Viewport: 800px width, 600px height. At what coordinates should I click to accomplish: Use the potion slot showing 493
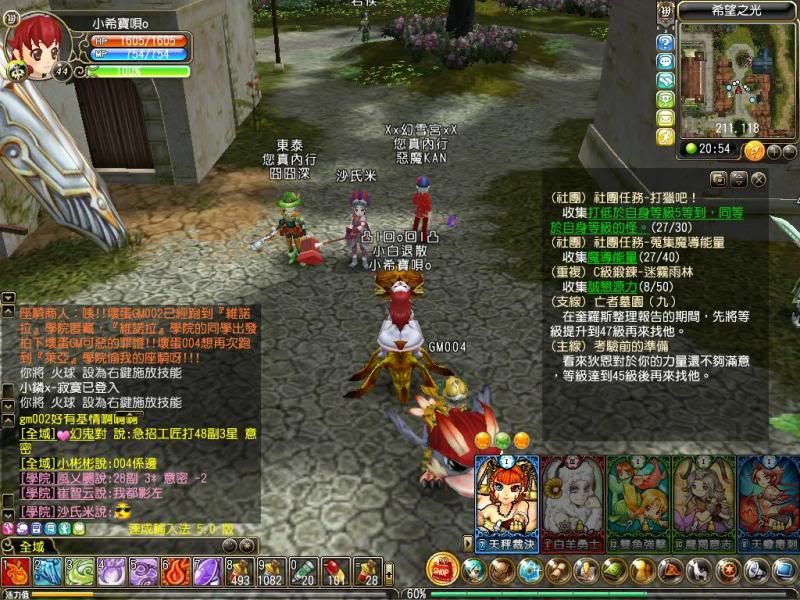click(x=240, y=572)
